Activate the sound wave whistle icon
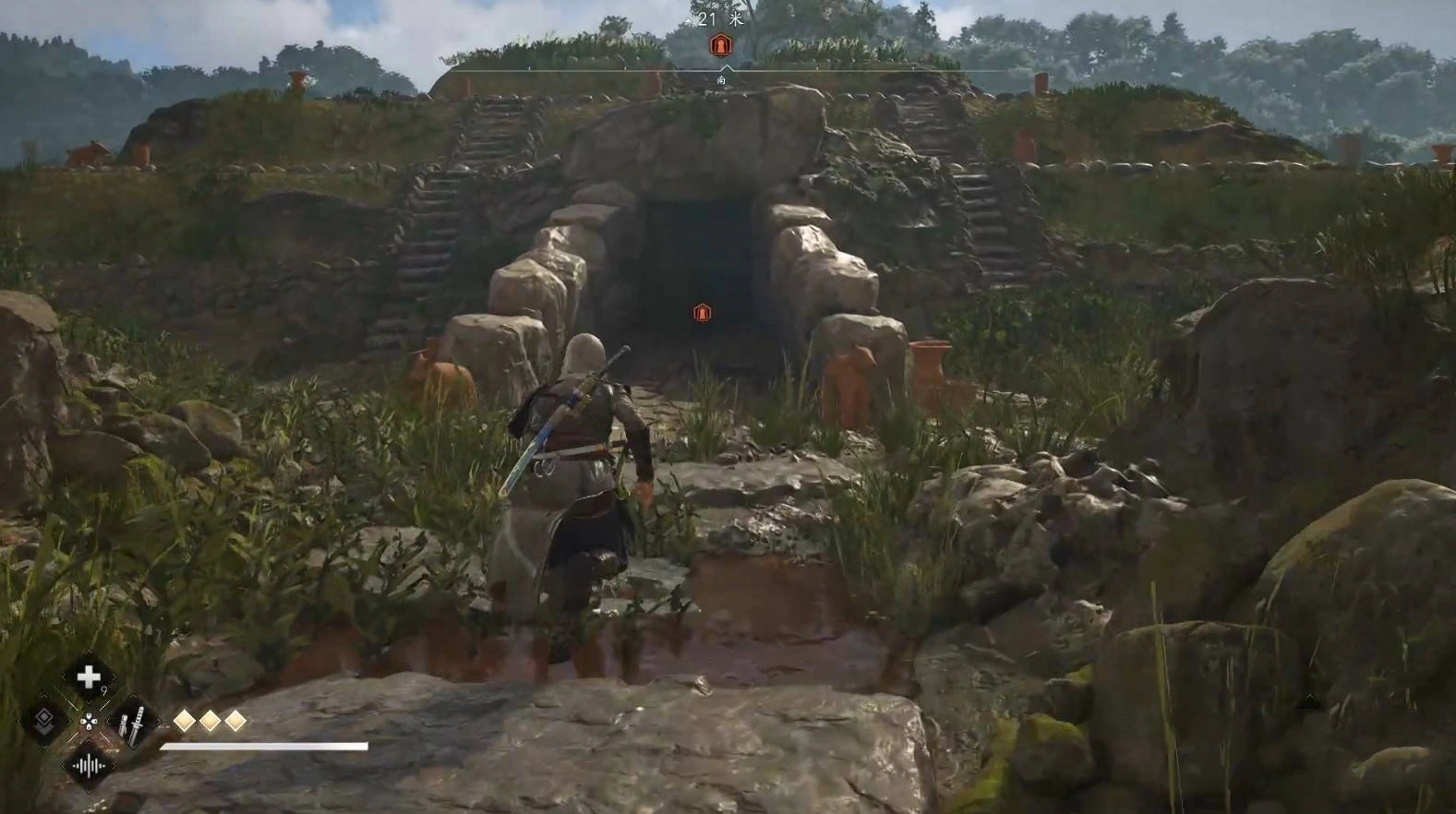 (x=89, y=766)
